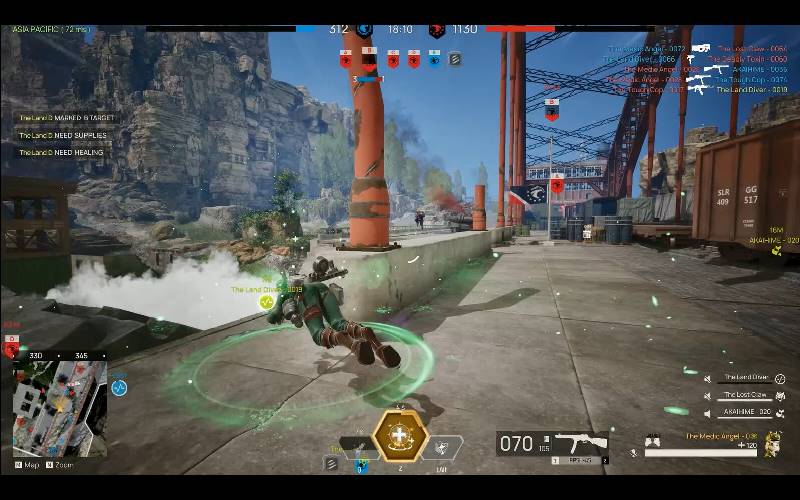Image resolution: width=800 pixels, height=500 pixels.
Task: Mute squadmate AKAIHIME
Action: 707,412
